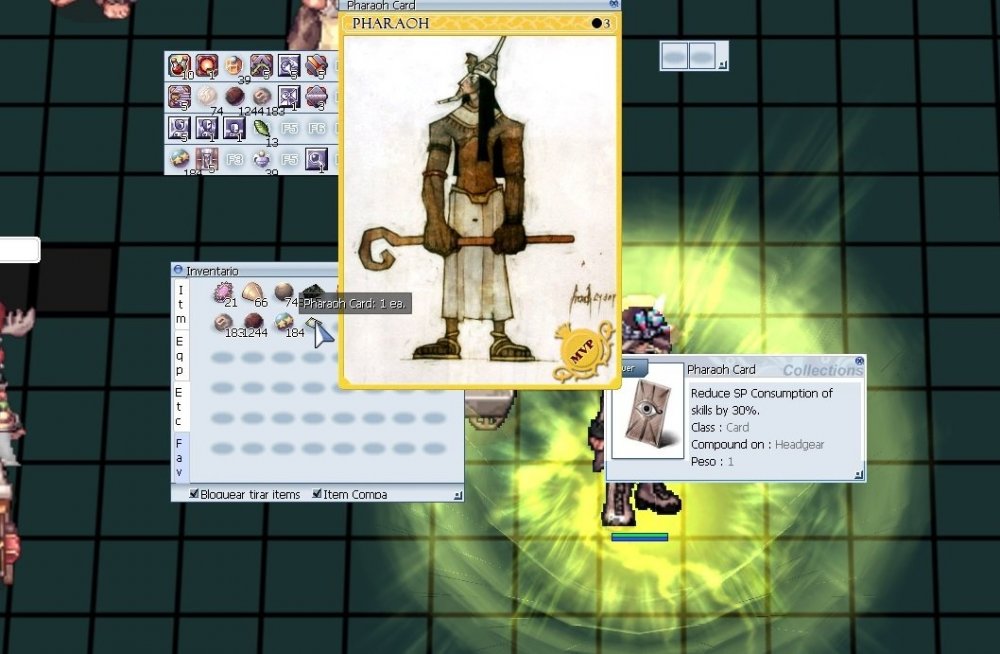Image resolution: width=1000 pixels, height=654 pixels.
Task: Open the Eqp equipment tab
Action: point(180,355)
